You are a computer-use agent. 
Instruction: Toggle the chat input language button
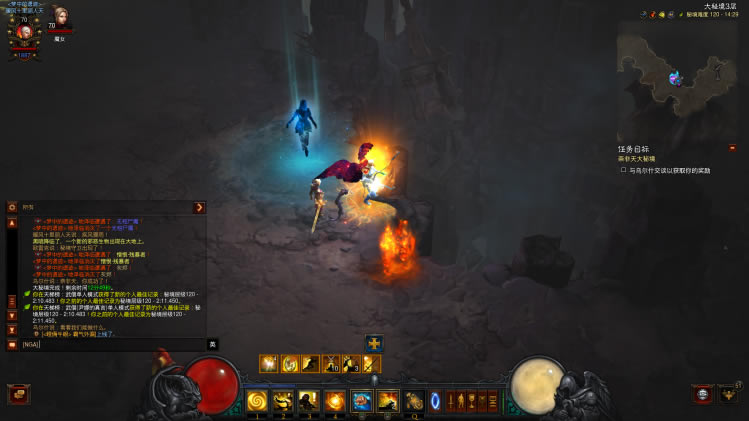tap(212, 344)
